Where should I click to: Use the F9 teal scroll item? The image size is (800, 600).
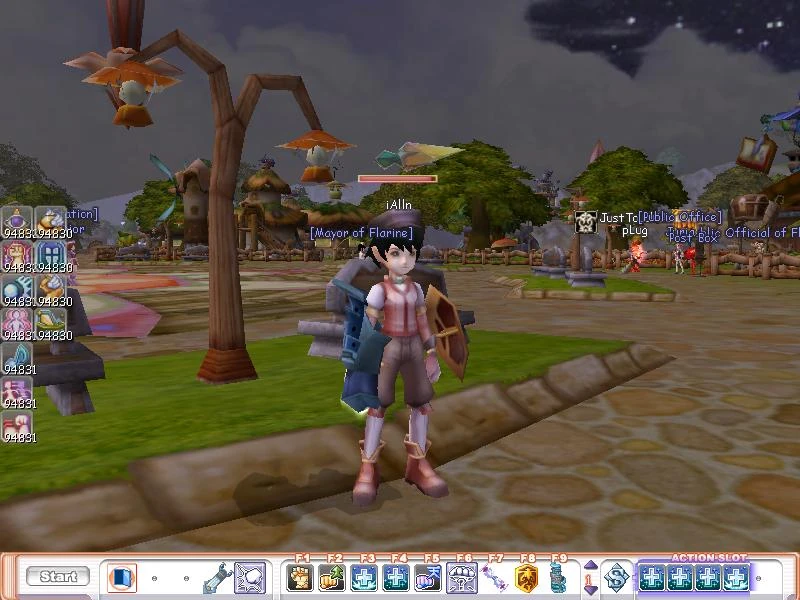click(558, 577)
